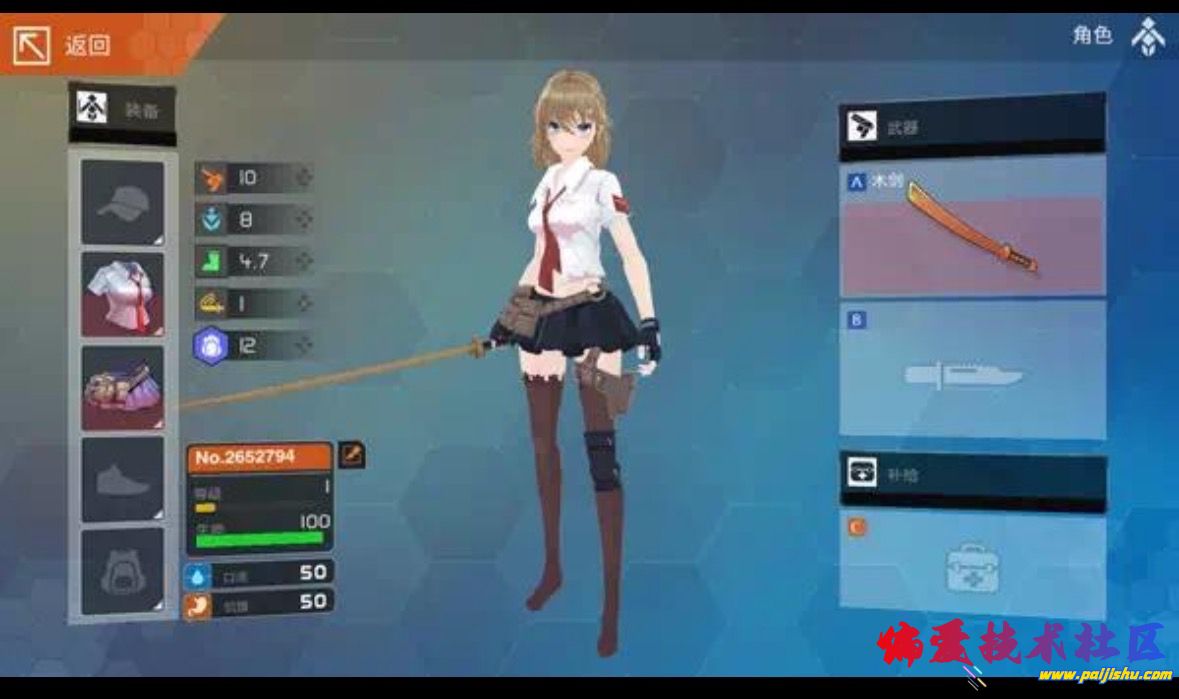Click the 装备 equipment tab header
Screen dimensions: 1179x699
pos(122,110)
